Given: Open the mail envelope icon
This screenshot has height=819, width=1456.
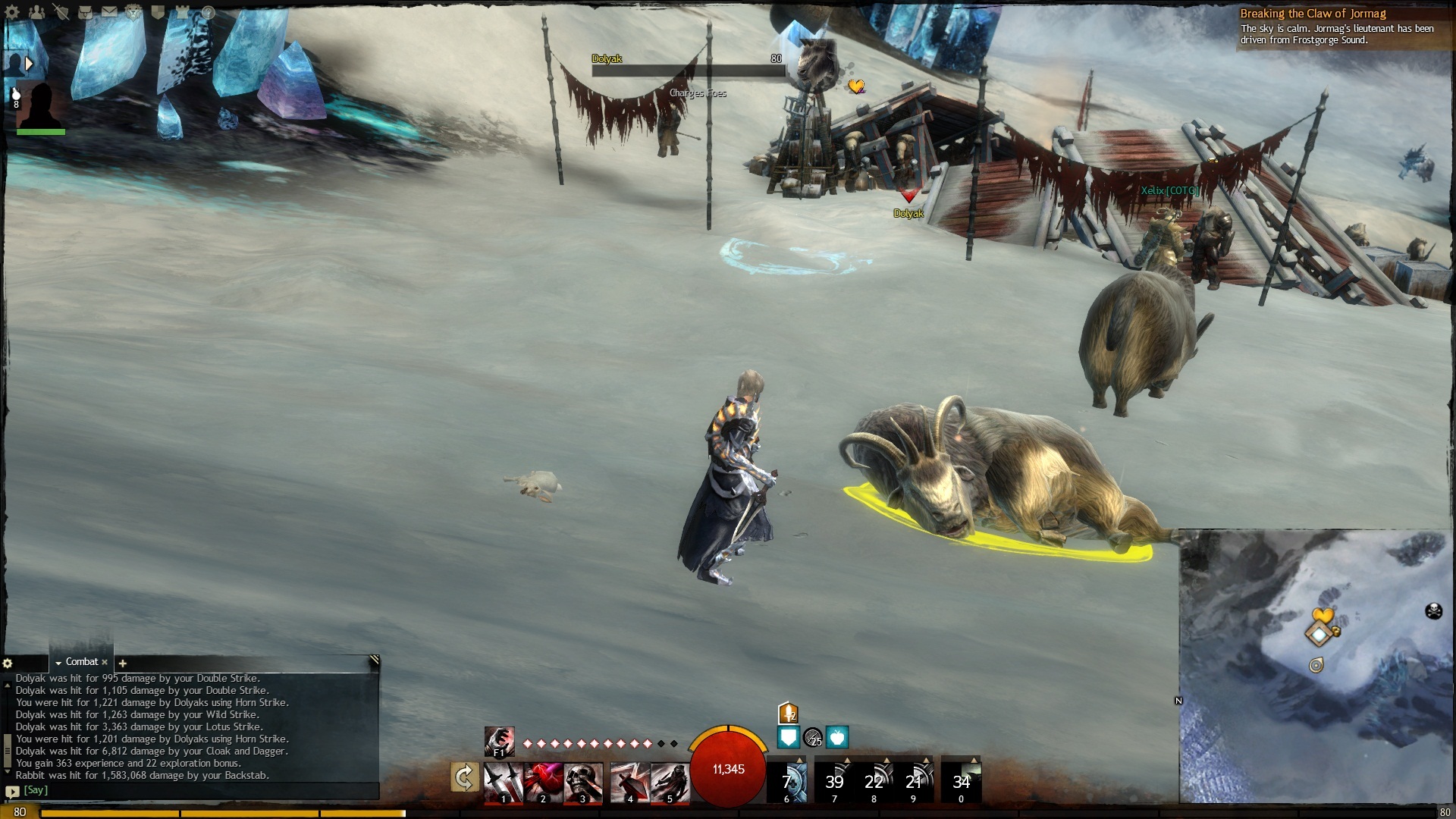Looking at the screenshot, I should click(x=109, y=12).
